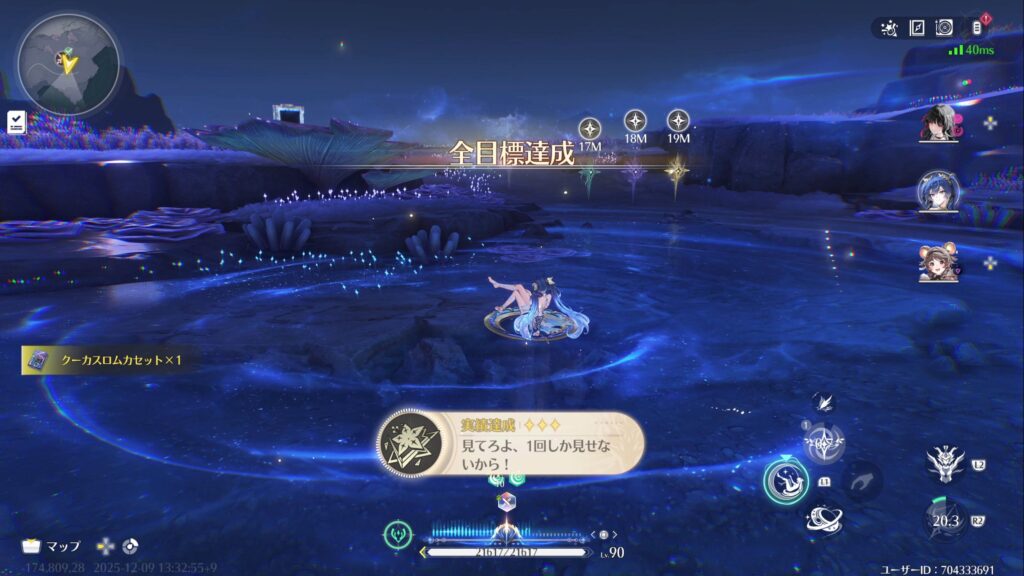Activate the horned dragon mask skill
The width and height of the screenshot is (1024, 576).
[x=944, y=462]
